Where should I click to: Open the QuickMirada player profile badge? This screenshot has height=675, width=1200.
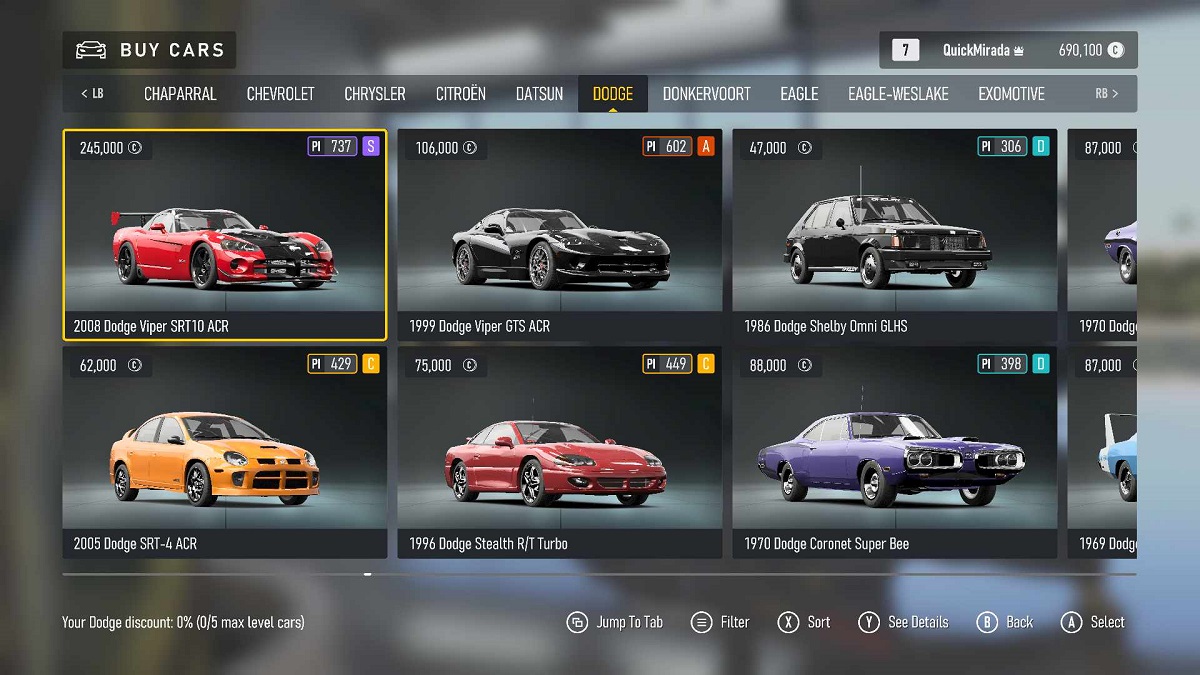click(x=1008, y=50)
